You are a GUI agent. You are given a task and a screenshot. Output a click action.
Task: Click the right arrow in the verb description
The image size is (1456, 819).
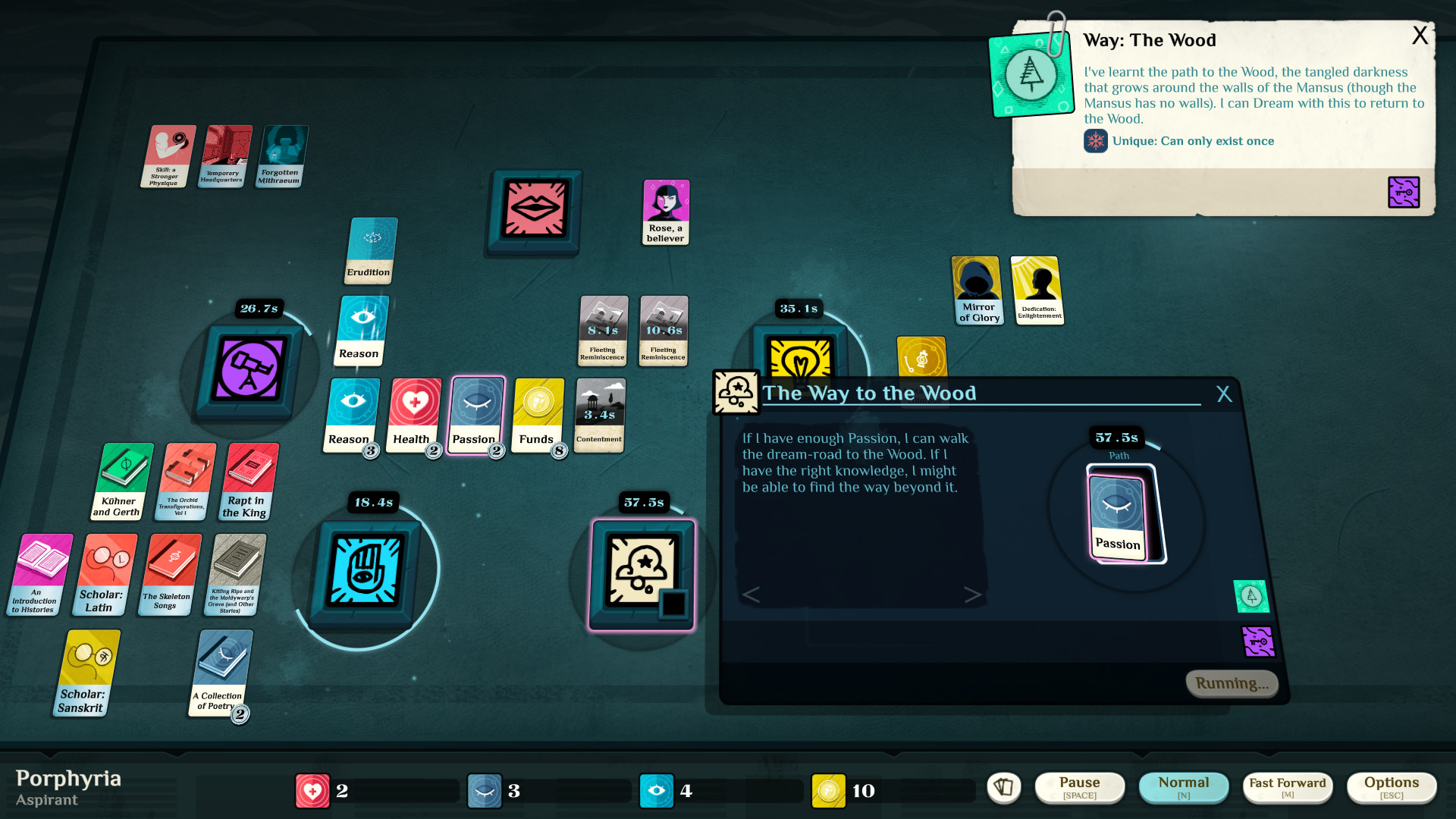pyautogui.click(x=973, y=595)
